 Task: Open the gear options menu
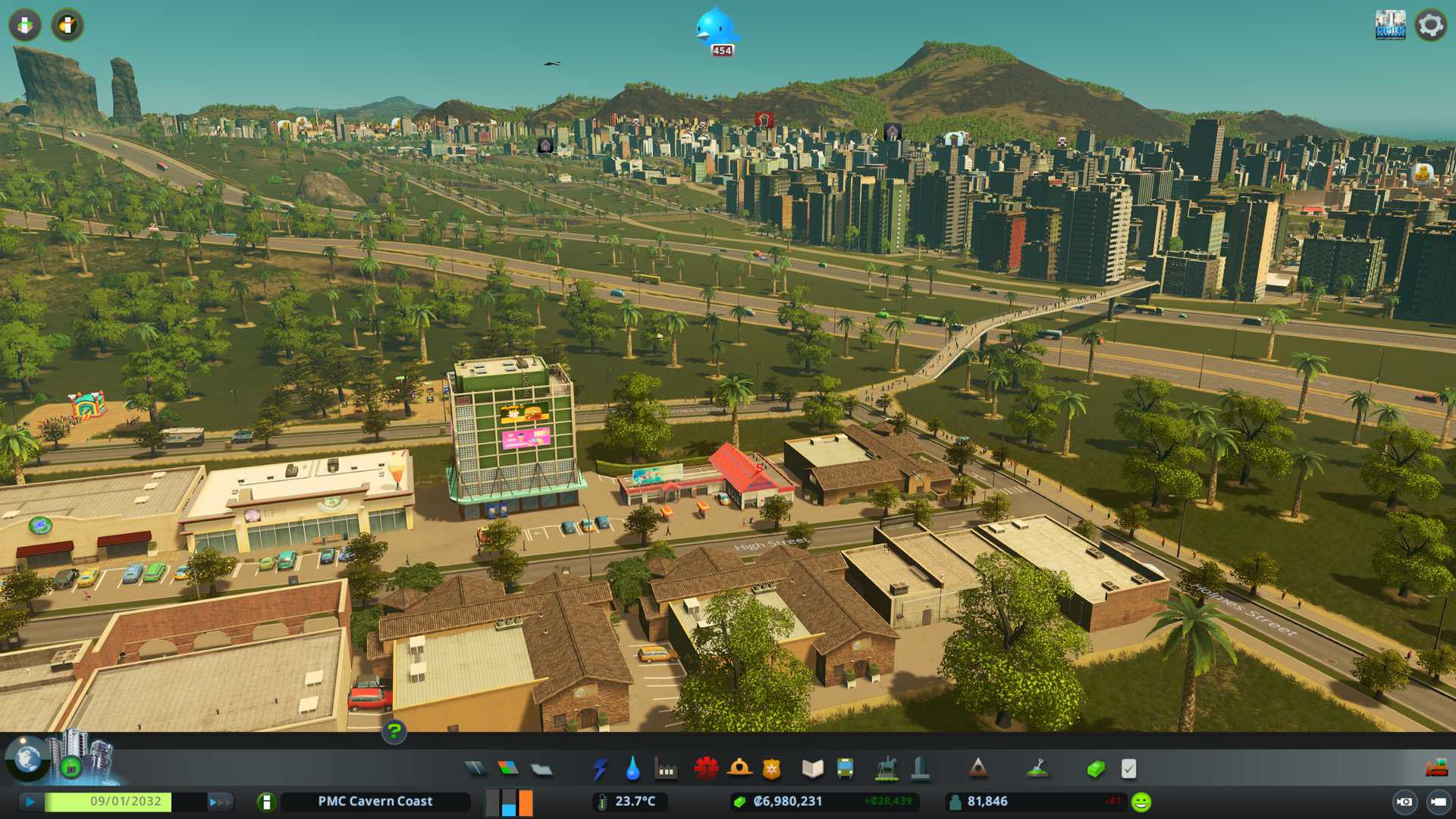(x=1430, y=25)
